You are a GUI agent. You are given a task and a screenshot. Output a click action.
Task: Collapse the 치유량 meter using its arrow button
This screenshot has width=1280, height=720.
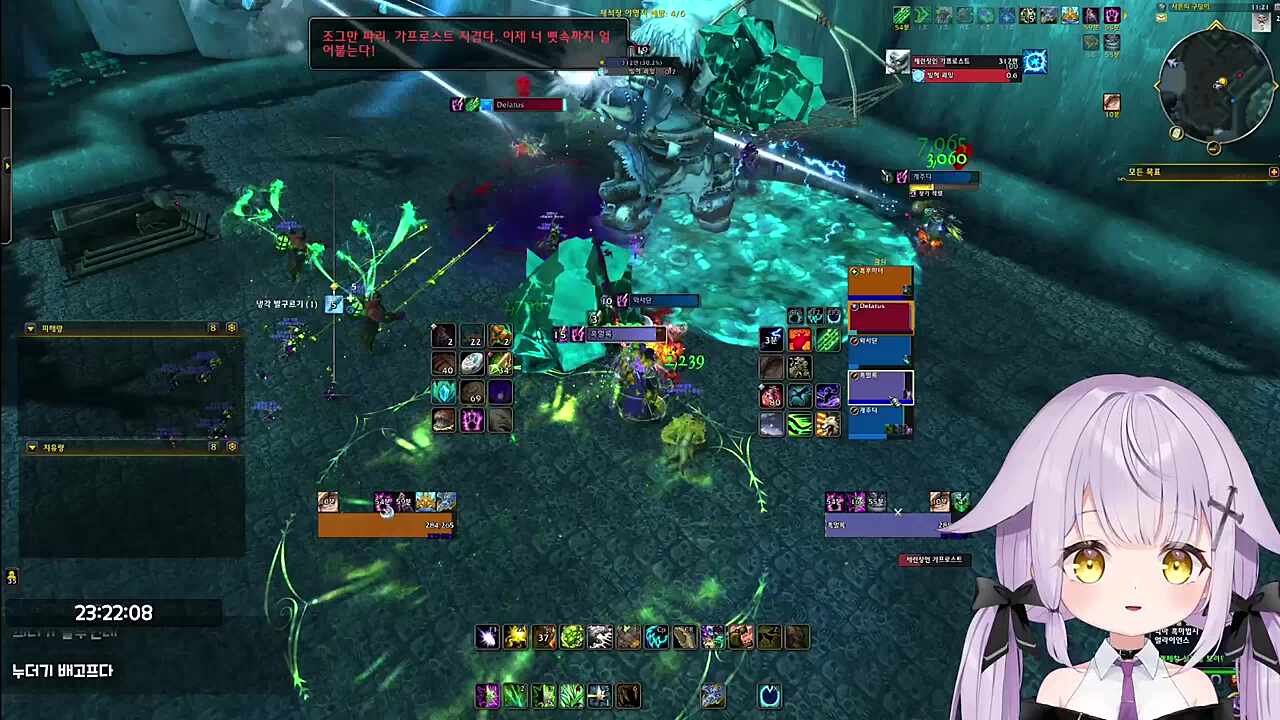[x=31, y=448]
